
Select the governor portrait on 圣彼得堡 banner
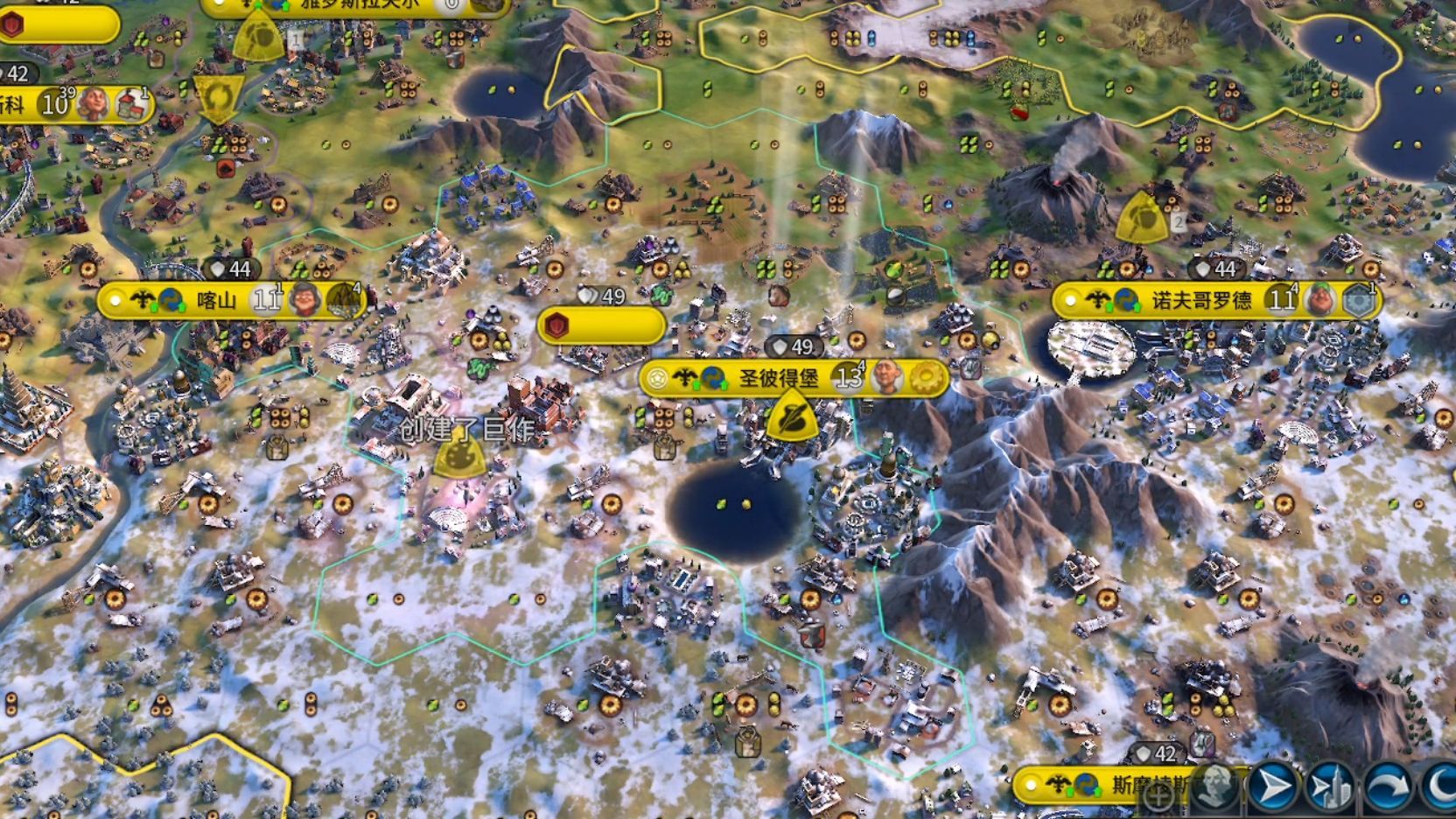point(886,378)
